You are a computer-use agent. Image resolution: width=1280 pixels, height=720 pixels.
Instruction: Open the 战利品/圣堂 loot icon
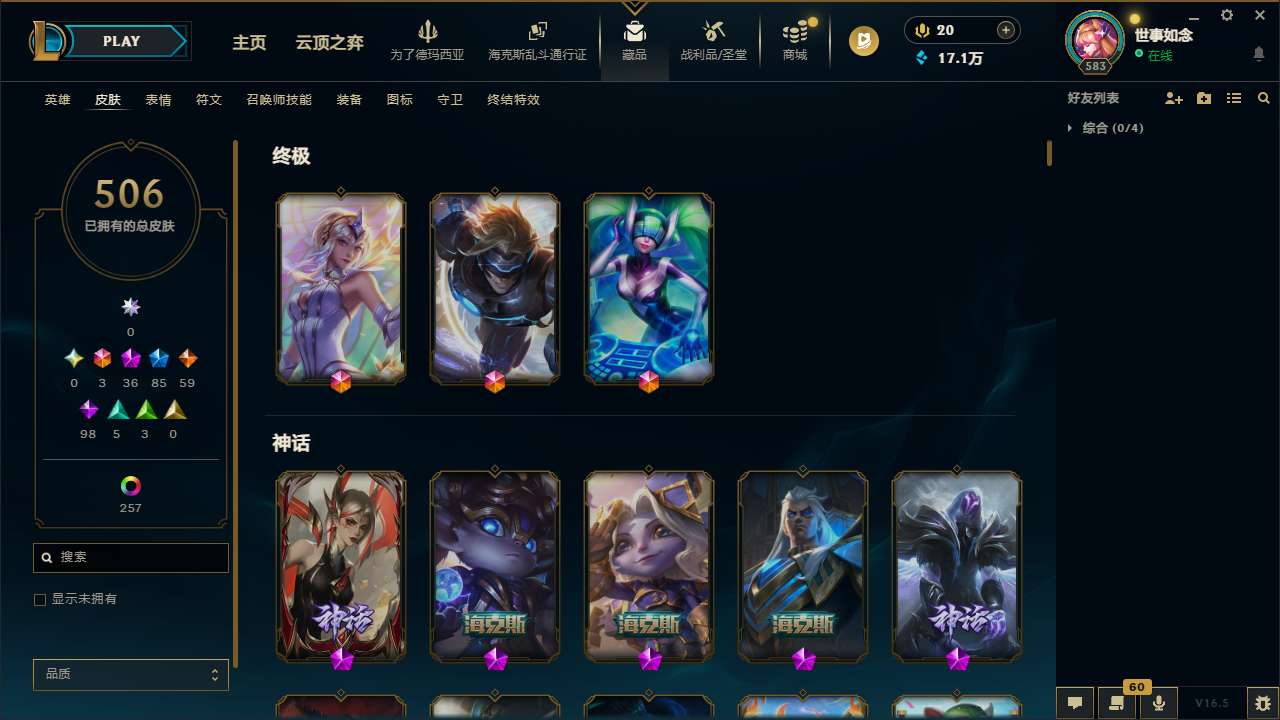pos(713,40)
